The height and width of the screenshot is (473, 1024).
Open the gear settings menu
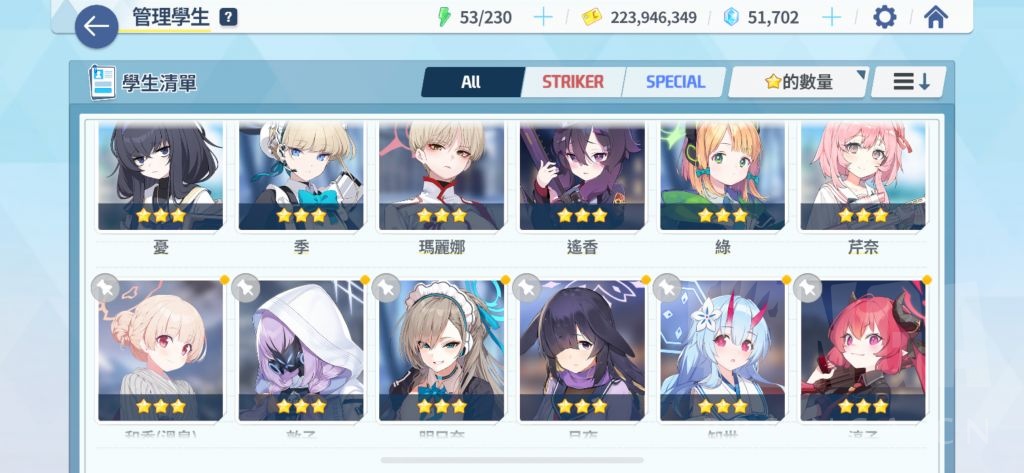pos(885,17)
